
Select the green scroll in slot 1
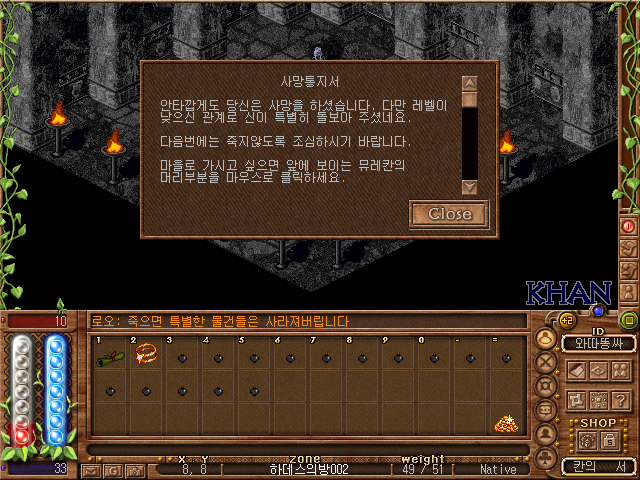click(109, 352)
